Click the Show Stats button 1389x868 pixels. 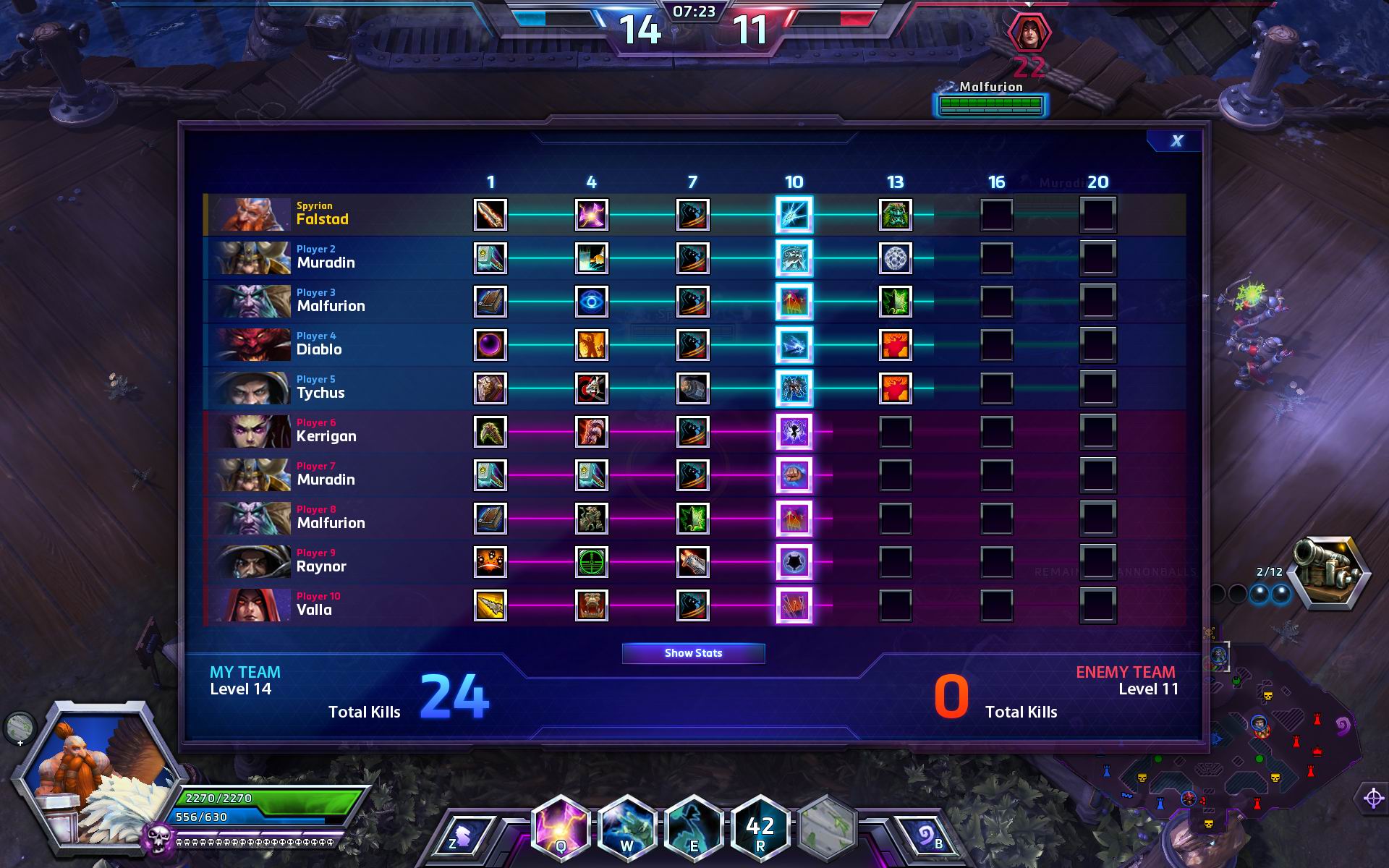click(x=693, y=653)
